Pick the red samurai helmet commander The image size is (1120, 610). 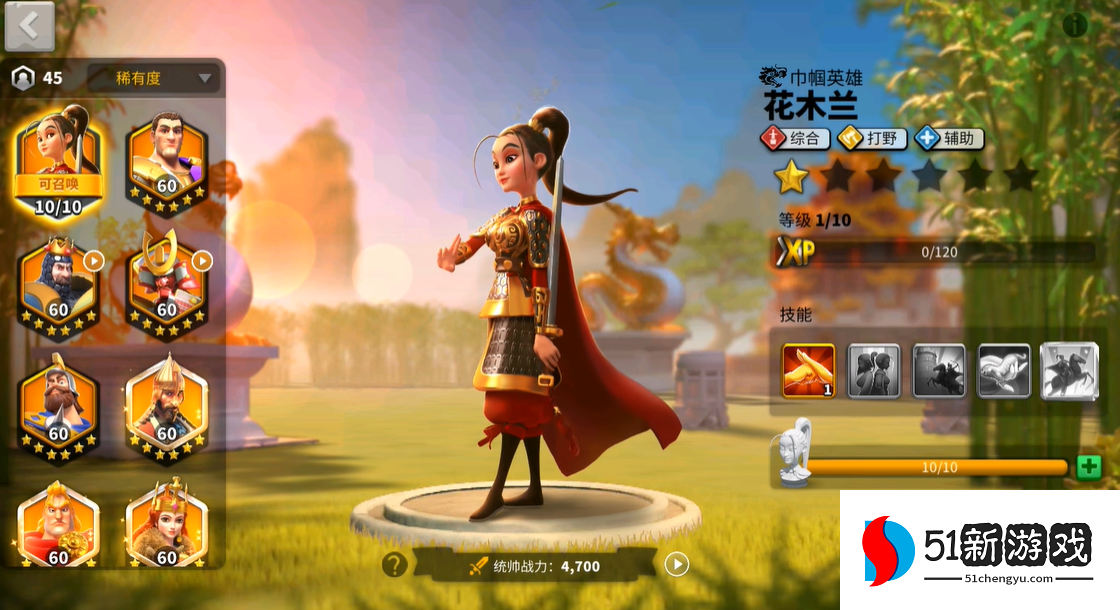point(166,282)
